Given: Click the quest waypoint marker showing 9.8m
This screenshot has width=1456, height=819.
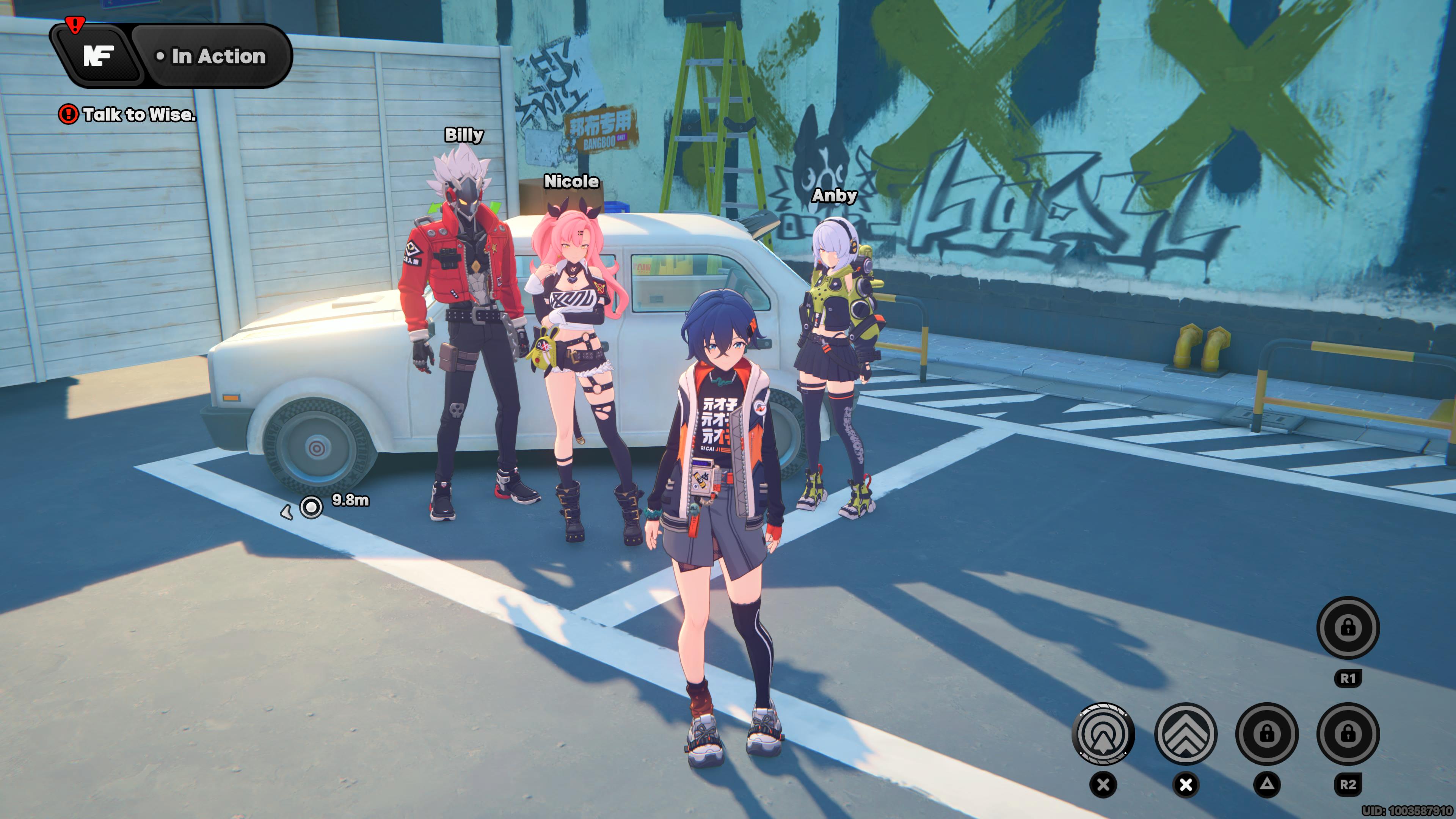Looking at the screenshot, I should [x=311, y=507].
